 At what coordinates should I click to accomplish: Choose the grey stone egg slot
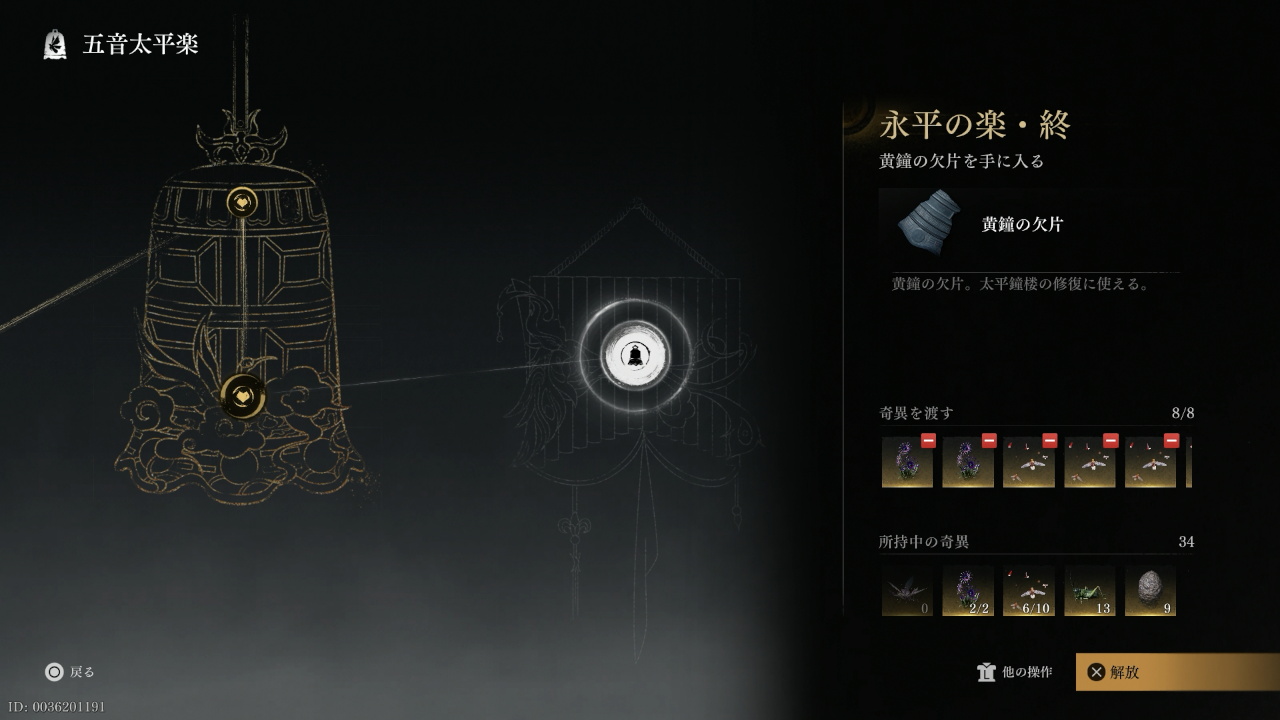(1150, 591)
